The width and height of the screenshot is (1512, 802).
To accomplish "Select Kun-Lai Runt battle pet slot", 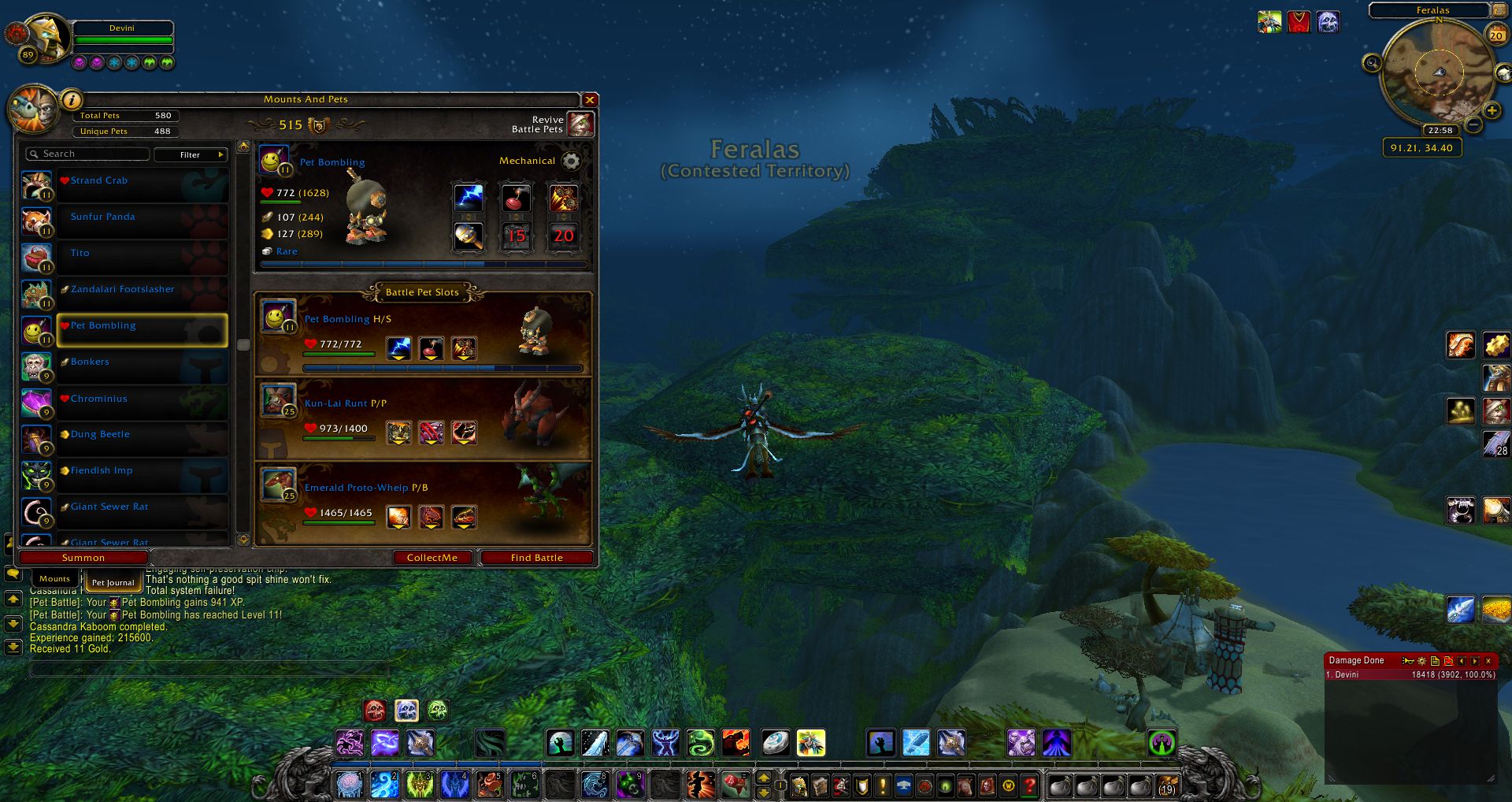I will coord(423,418).
